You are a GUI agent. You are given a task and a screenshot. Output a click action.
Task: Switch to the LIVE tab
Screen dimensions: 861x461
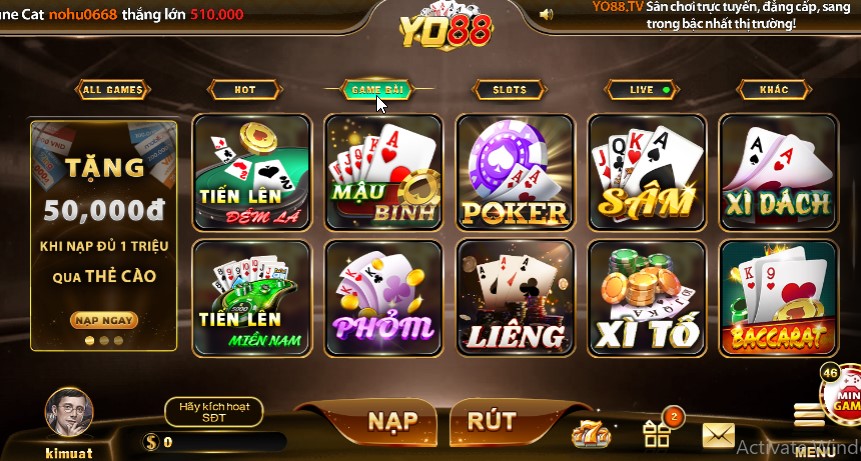[x=642, y=90]
